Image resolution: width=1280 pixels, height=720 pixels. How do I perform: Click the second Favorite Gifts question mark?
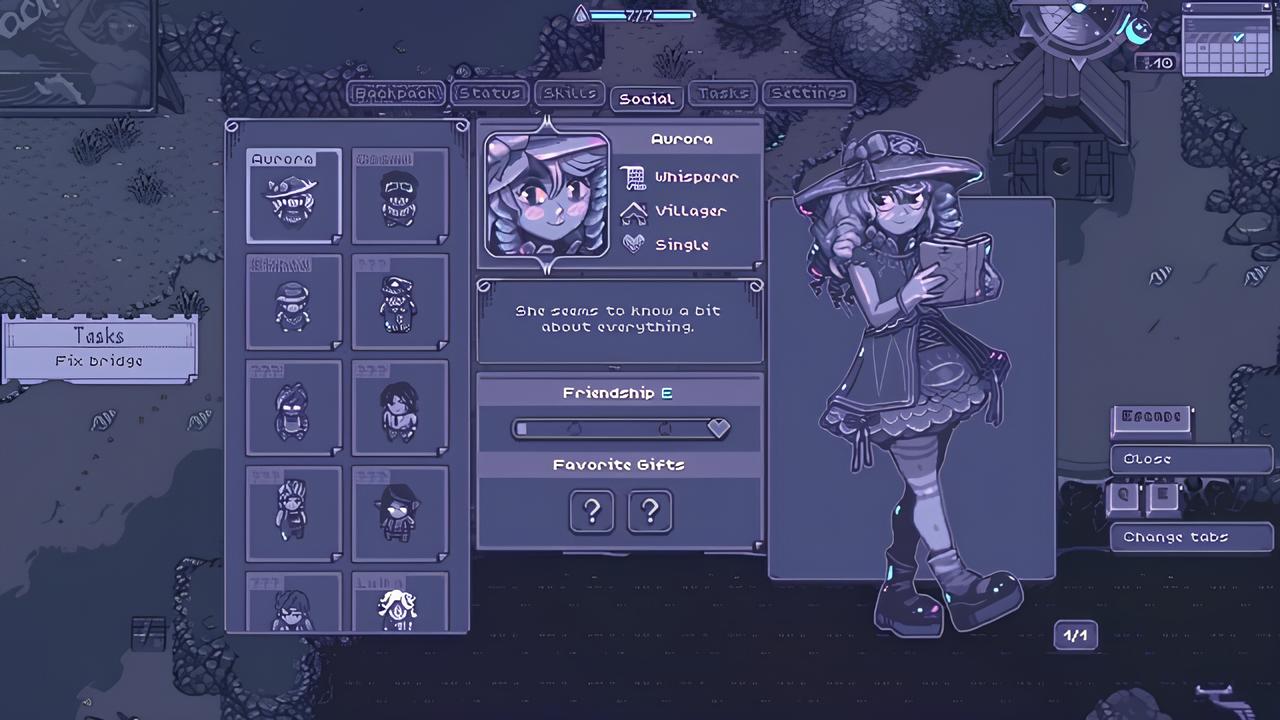coord(649,511)
